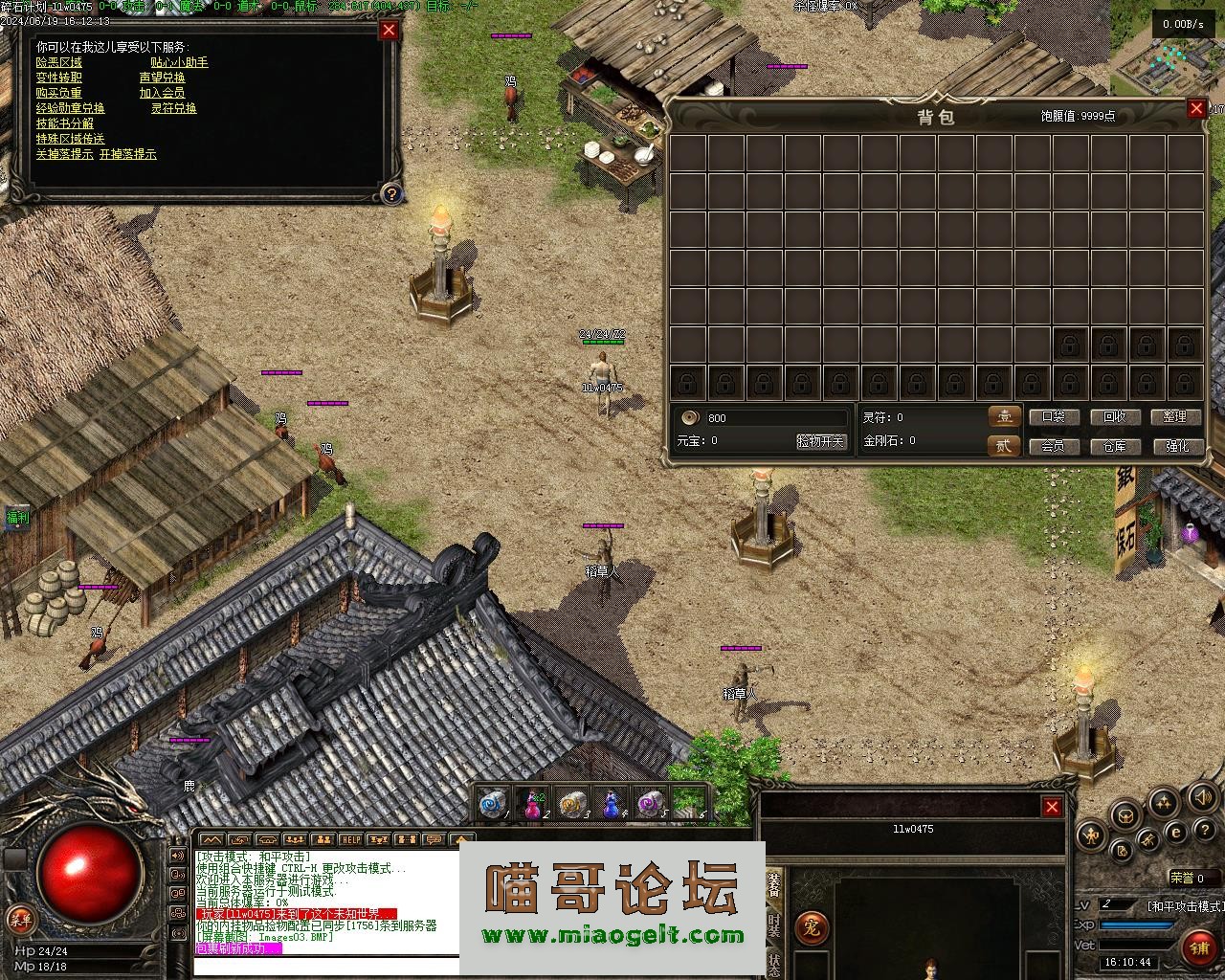Use the red potion hotbar slot
The height and width of the screenshot is (980, 1225).
[x=533, y=804]
